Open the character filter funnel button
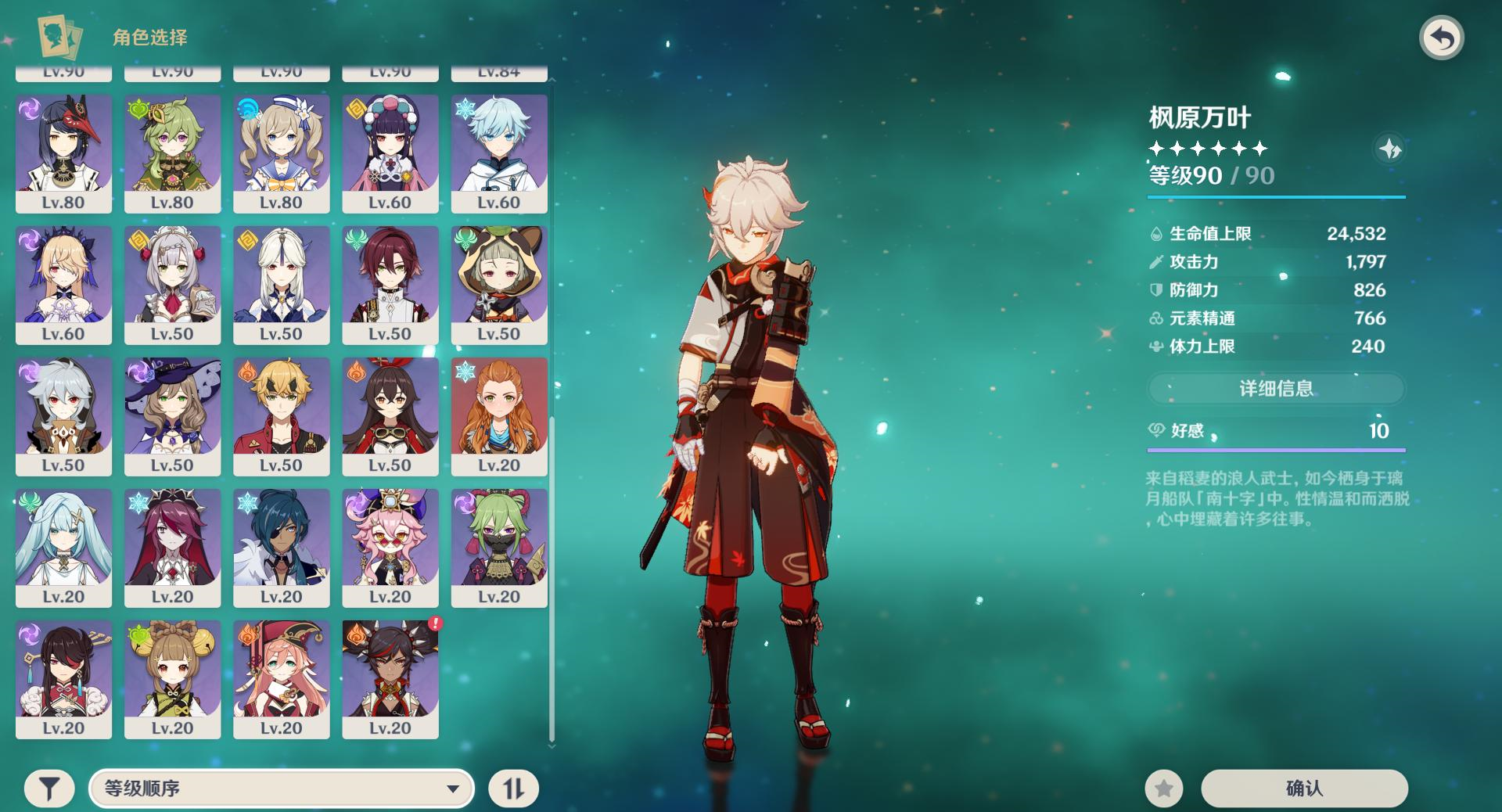This screenshot has width=1502, height=812. [x=49, y=789]
